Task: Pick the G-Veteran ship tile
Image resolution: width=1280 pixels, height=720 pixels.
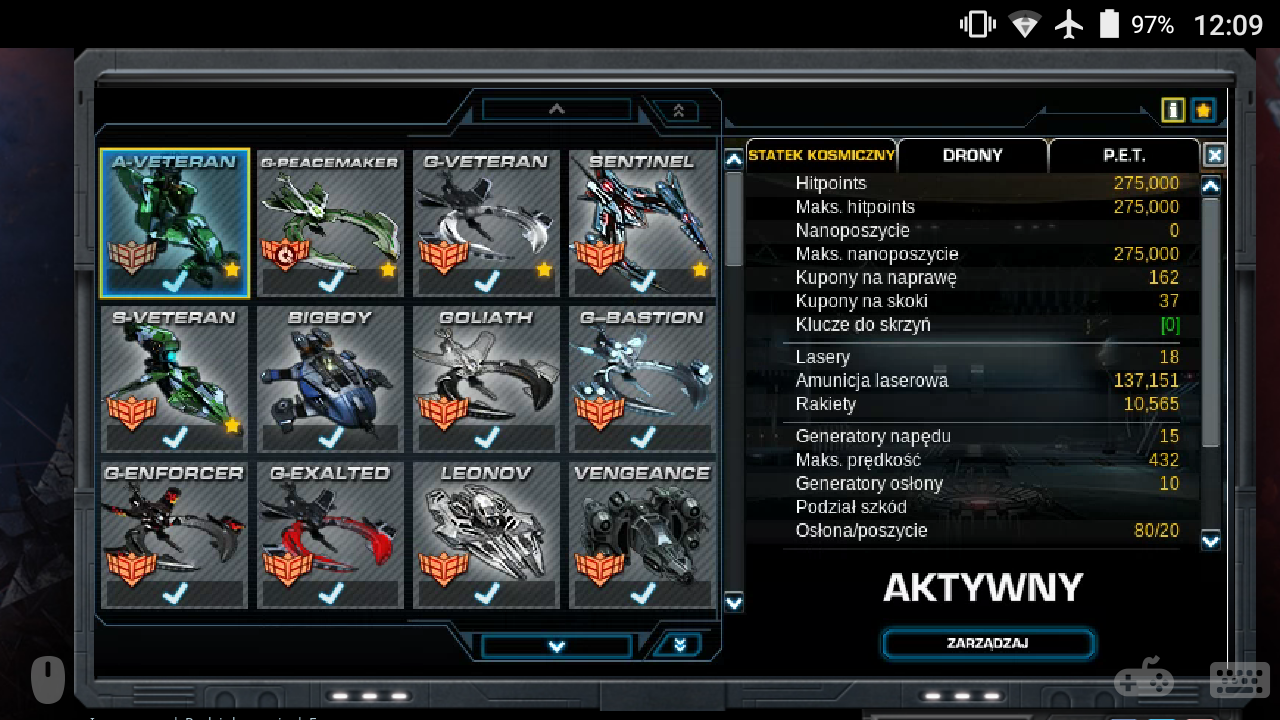Action: [487, 223]
